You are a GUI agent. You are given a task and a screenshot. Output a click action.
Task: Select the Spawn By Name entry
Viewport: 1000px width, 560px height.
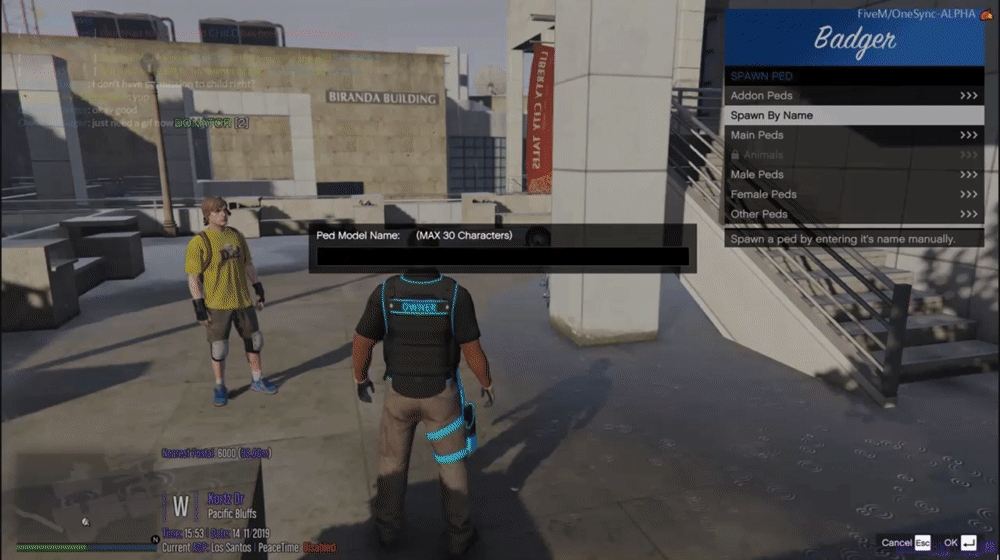point(853,115)
